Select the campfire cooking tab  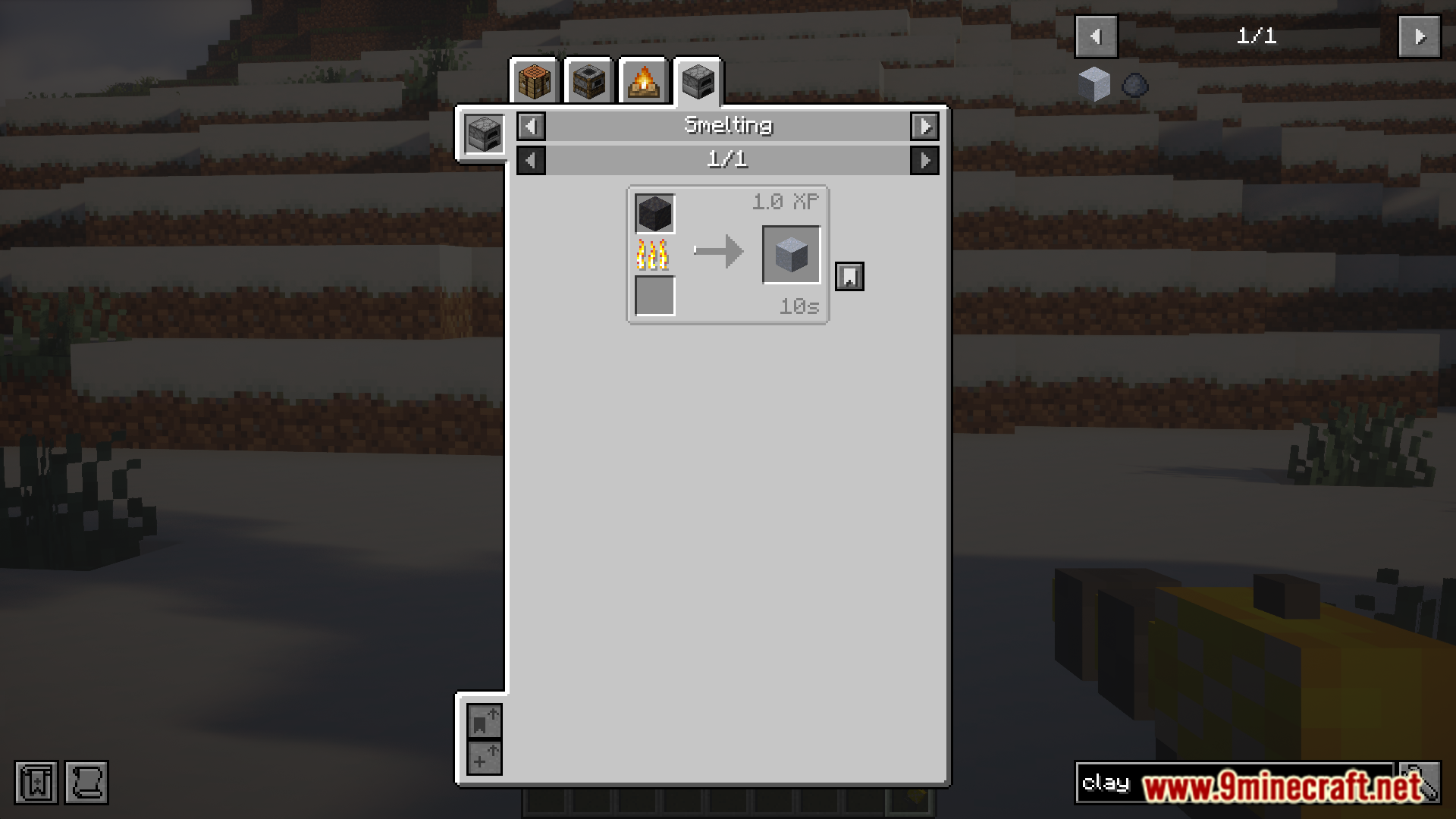643,81
